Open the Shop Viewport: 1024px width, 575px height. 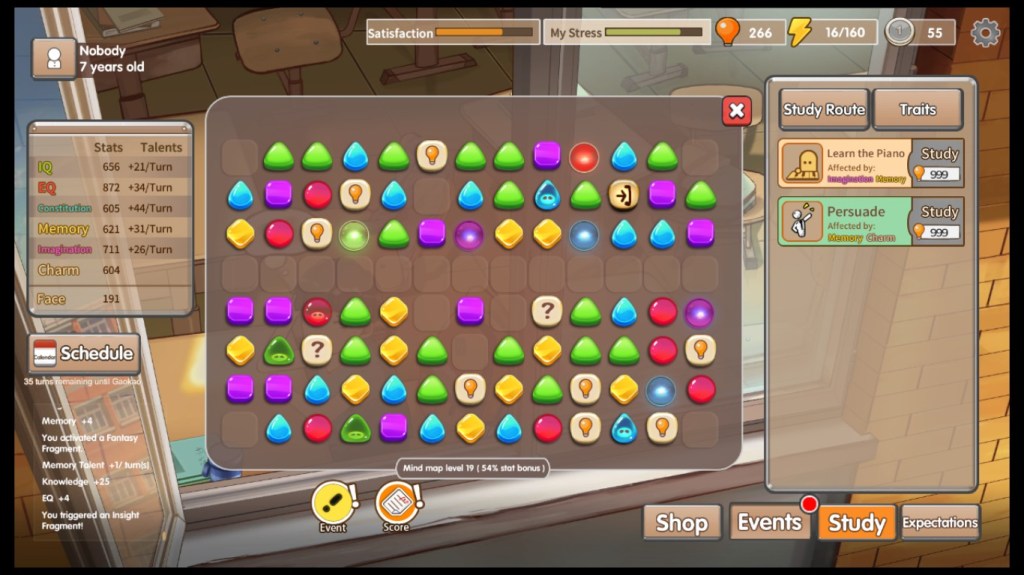click(681, 523)
